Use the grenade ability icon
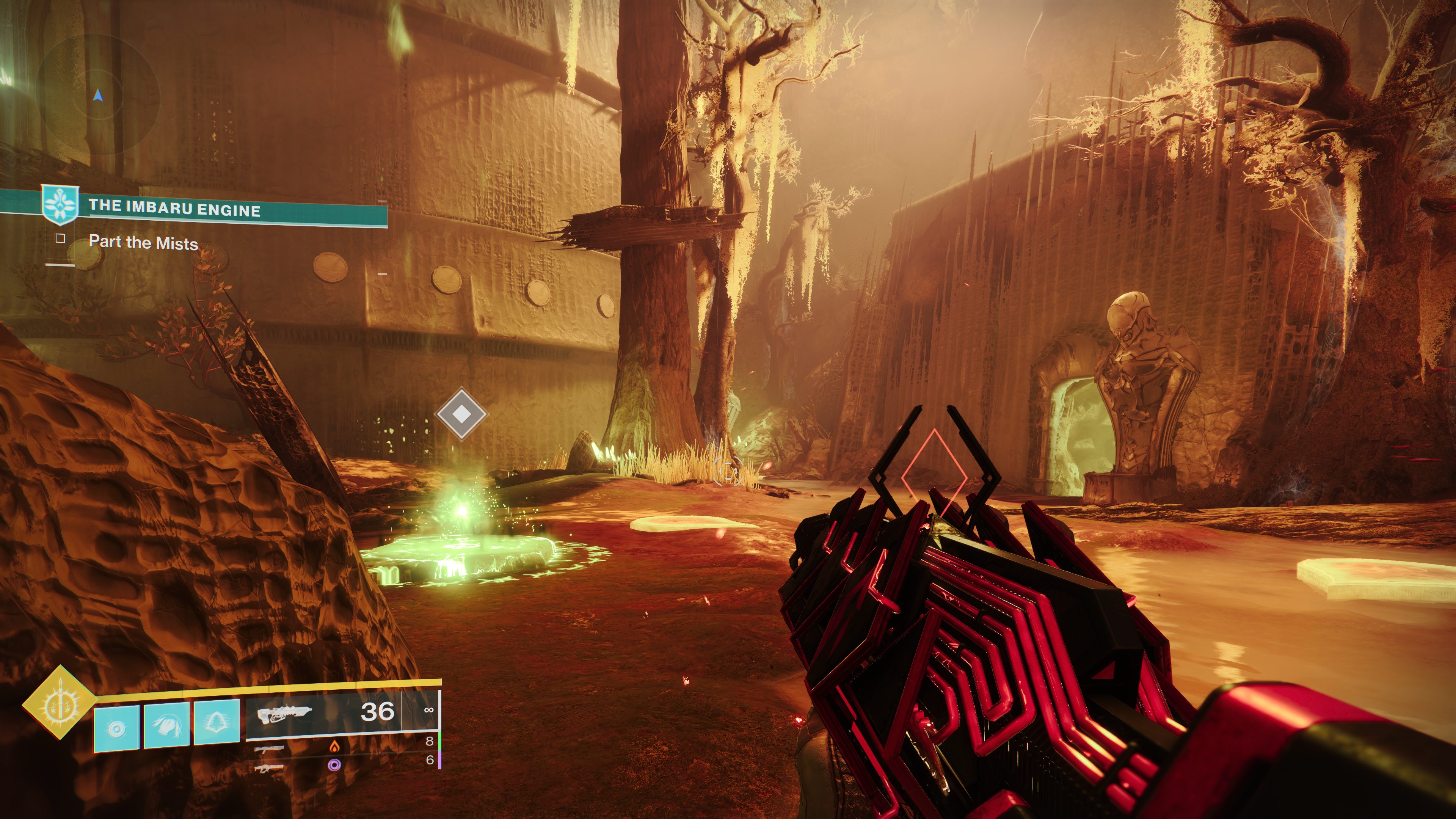Screen dimensions: 1456x819 [x=116, y=728]
